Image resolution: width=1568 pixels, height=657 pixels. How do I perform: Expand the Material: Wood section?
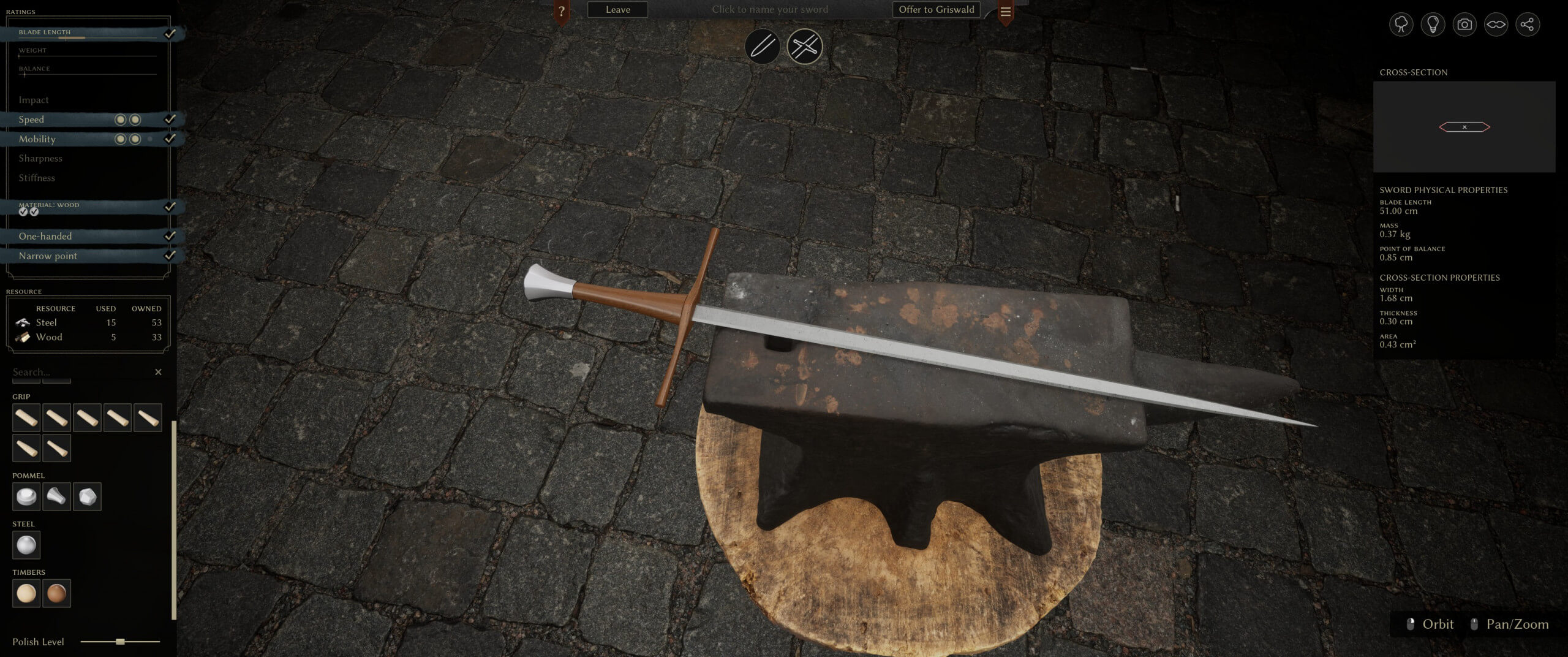coord(49,205)
